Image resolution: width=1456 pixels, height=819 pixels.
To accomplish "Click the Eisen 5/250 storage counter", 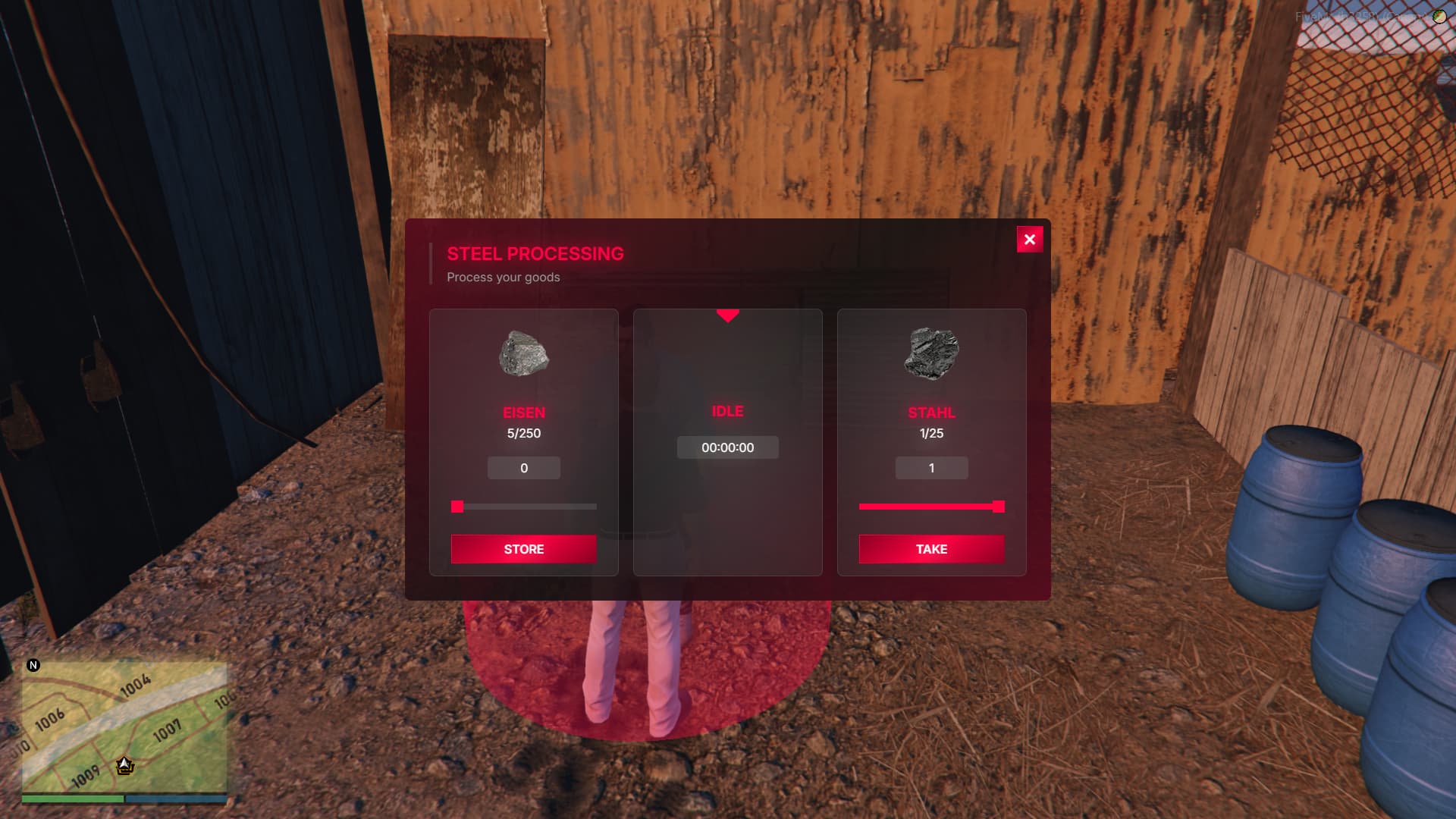I will click(x=523, y=434).
